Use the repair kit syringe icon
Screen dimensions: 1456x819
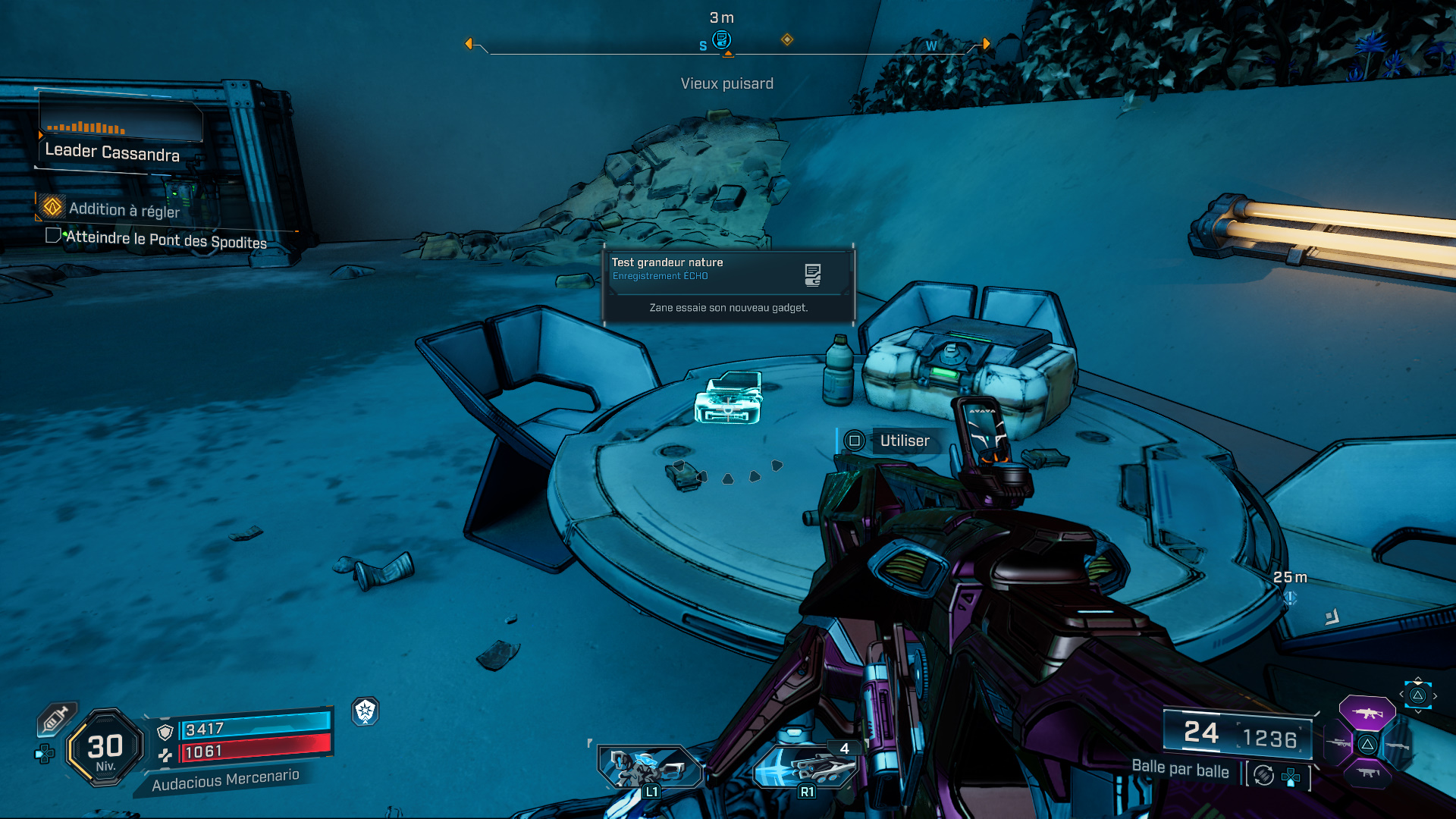coord(55,718)
